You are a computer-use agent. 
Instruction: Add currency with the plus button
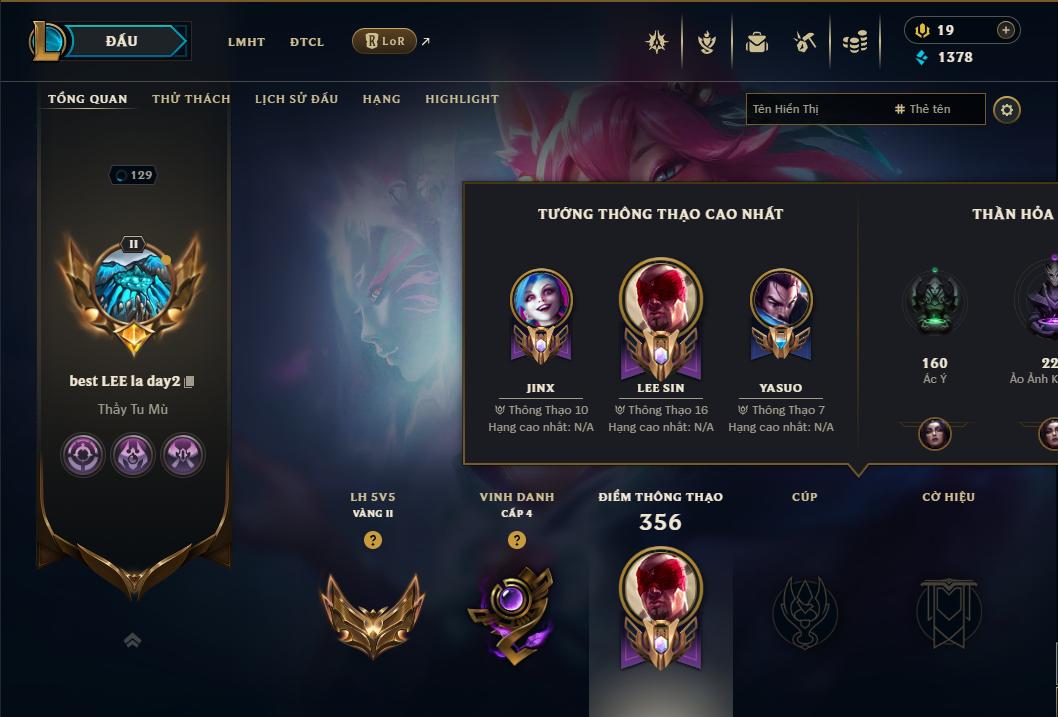pyautogui.click(x=1006, y=30)
